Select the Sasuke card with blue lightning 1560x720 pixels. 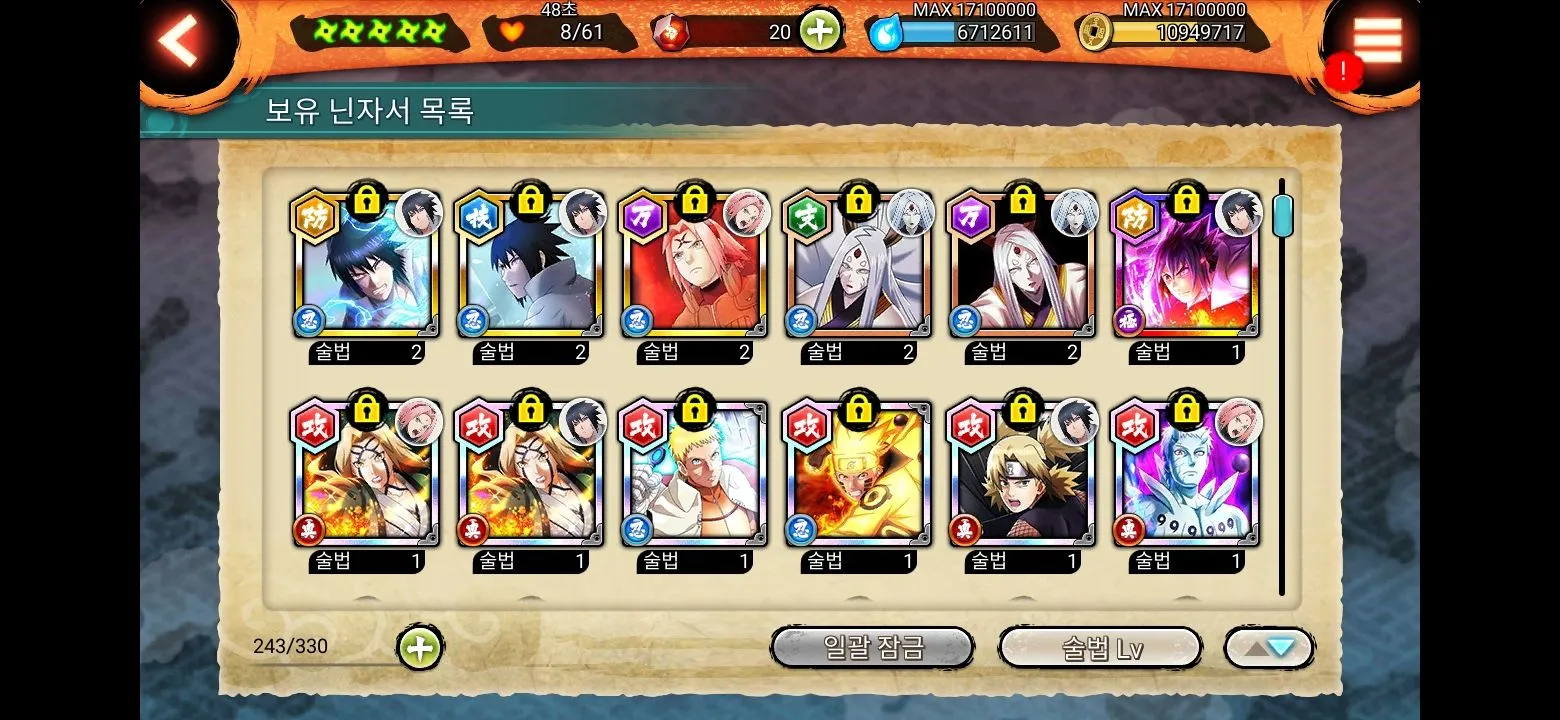(367, 266)
